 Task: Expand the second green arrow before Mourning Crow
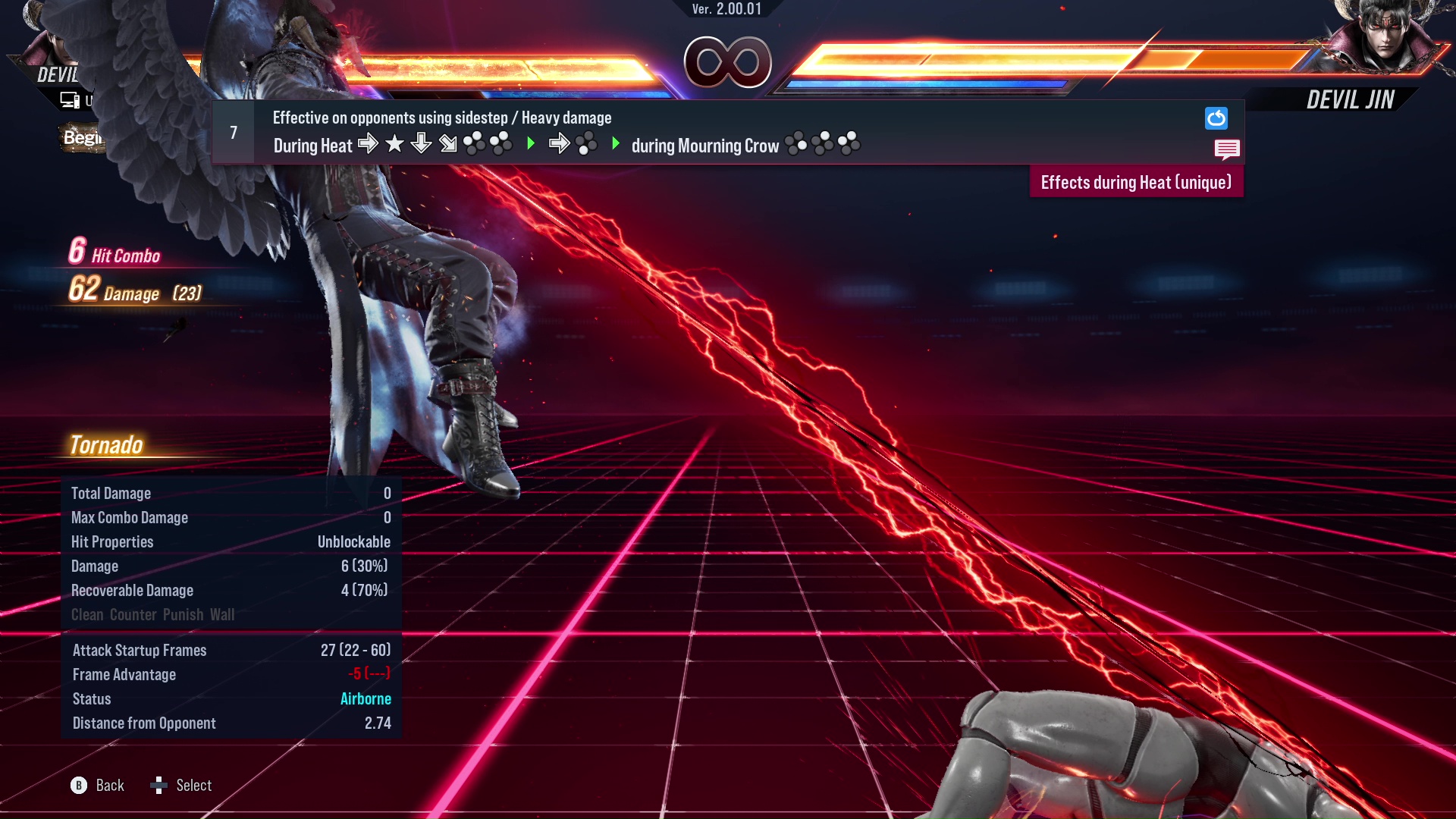coord(616,144)
